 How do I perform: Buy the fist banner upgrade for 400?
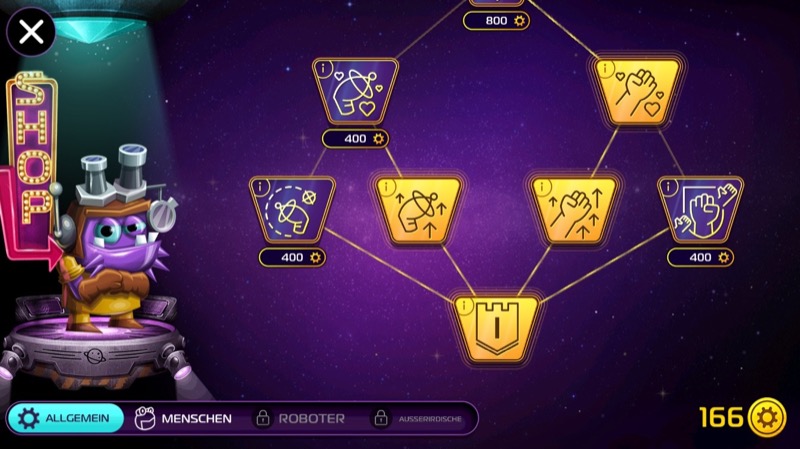[x=700, y=257]
